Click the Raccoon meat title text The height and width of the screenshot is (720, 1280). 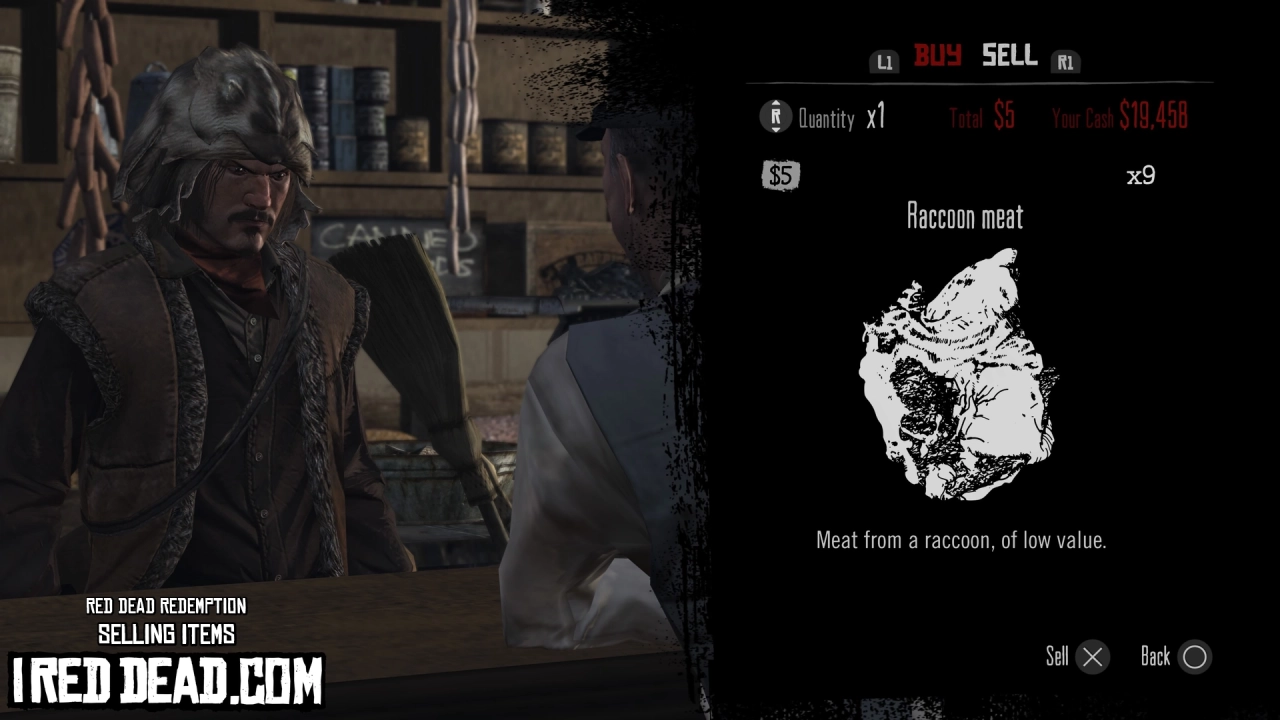(x=964, y=217)
